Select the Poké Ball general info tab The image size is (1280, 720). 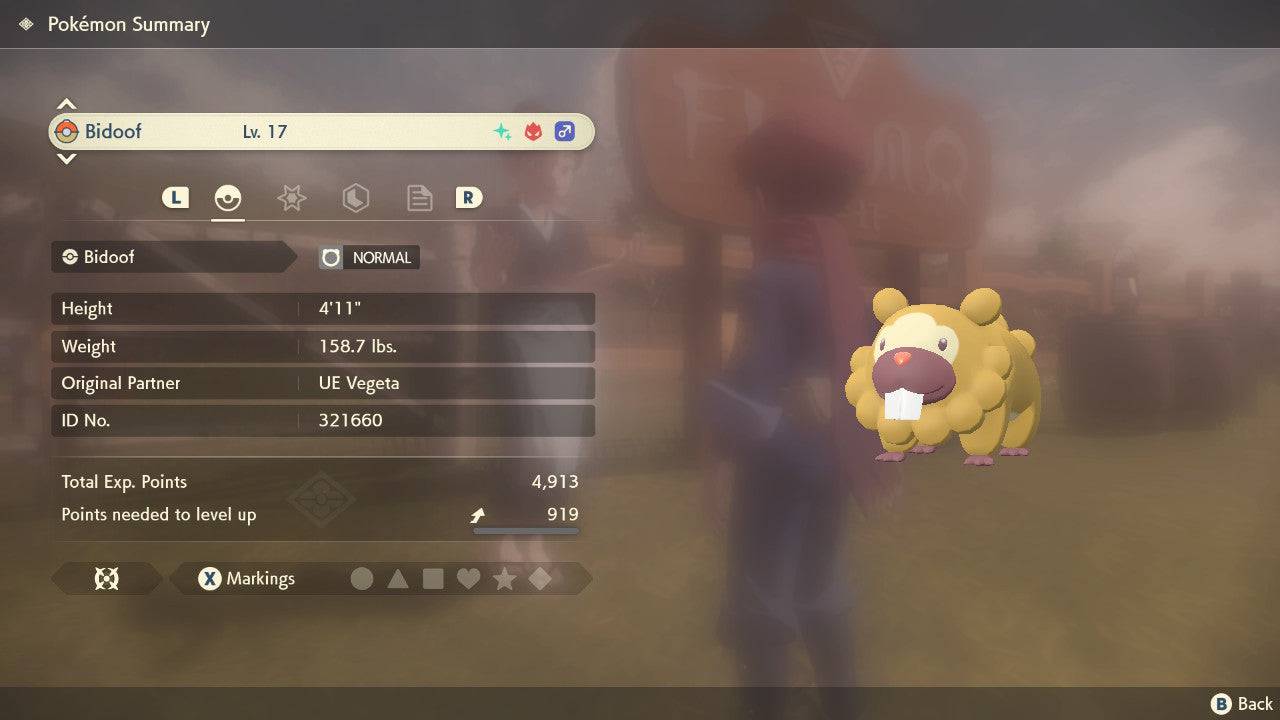click(228, 198)
